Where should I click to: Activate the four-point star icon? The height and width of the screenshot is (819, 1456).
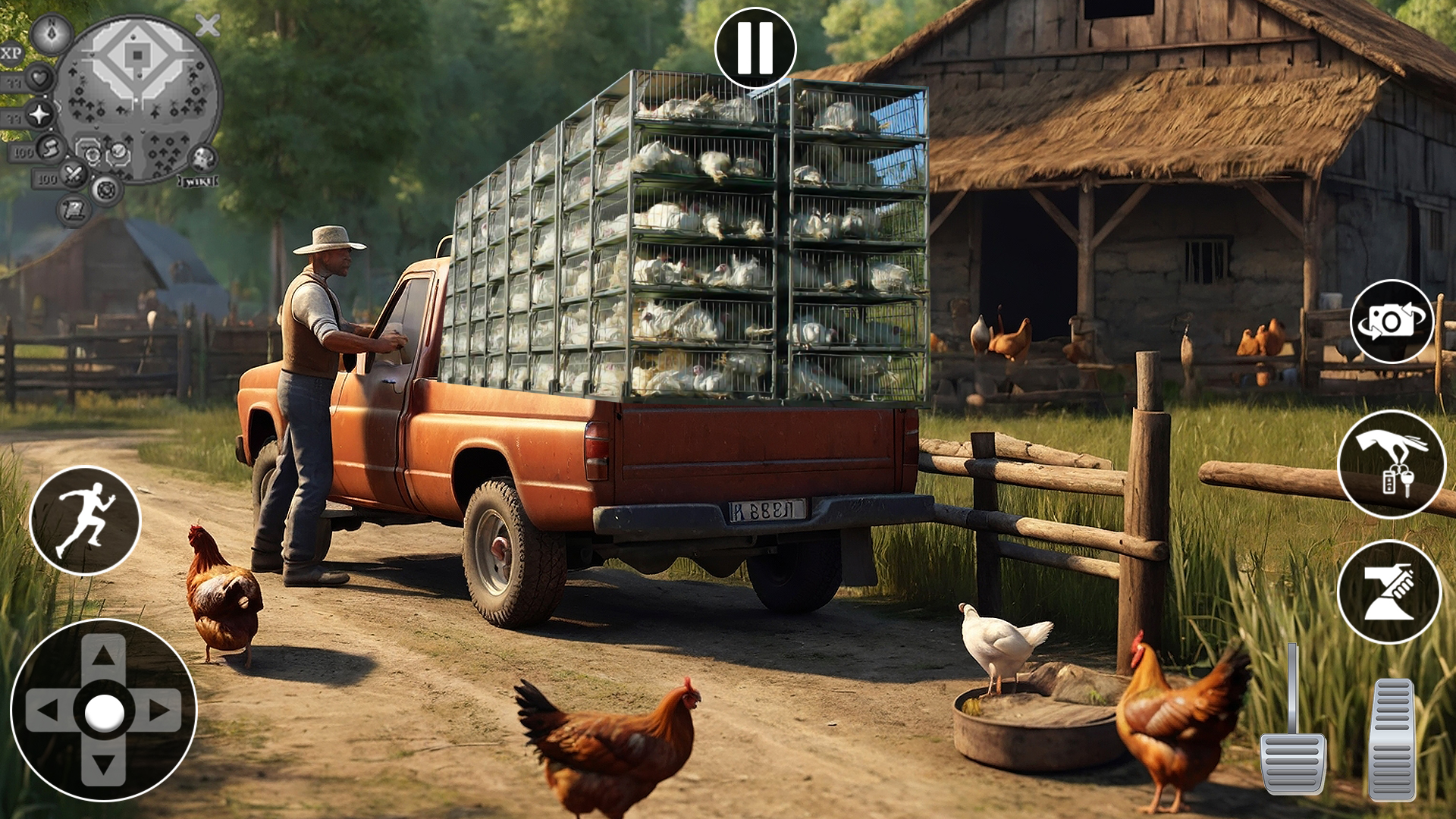coord(39,115)
